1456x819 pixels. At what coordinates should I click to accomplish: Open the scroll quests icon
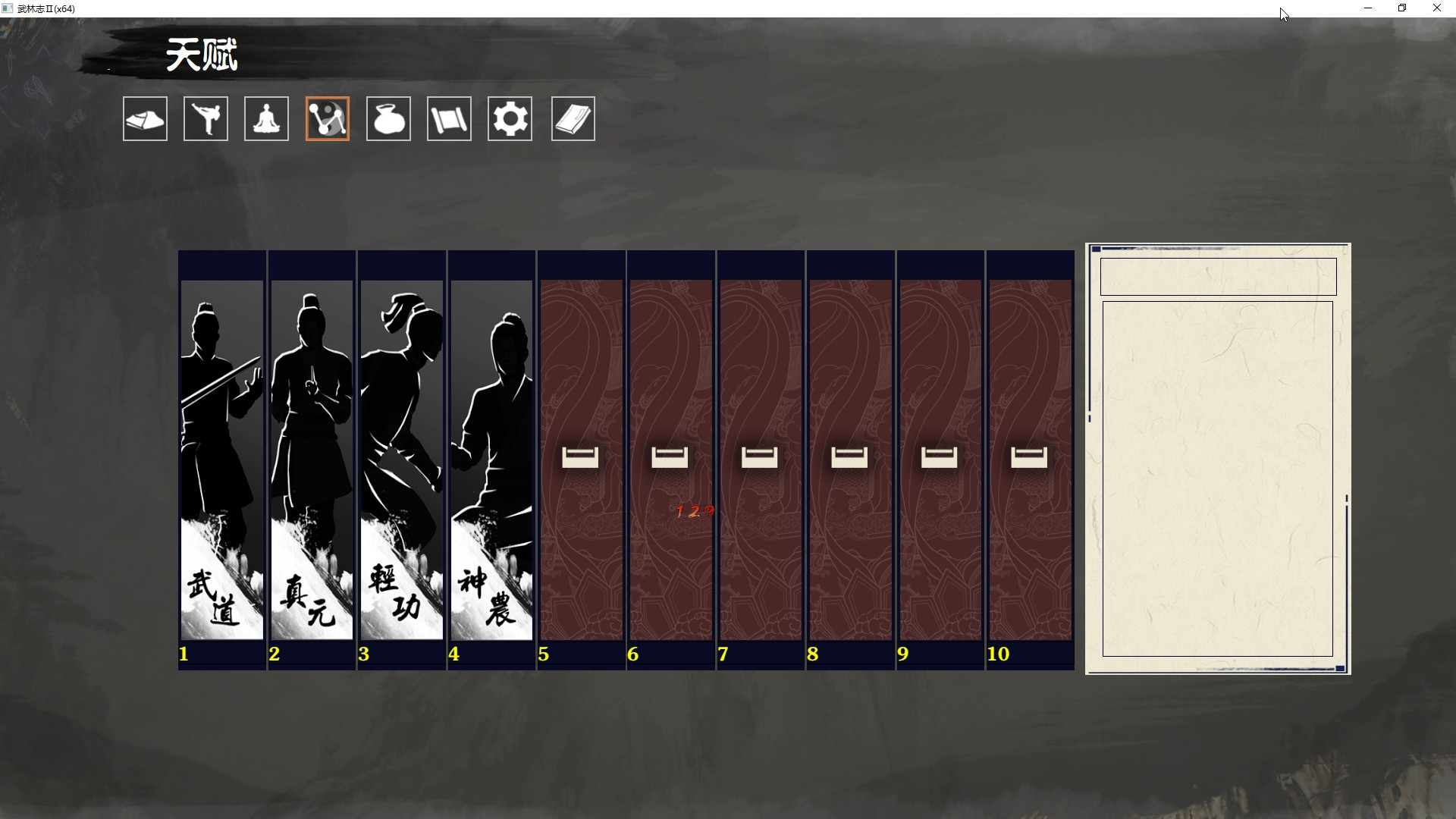tap(449, 118)
